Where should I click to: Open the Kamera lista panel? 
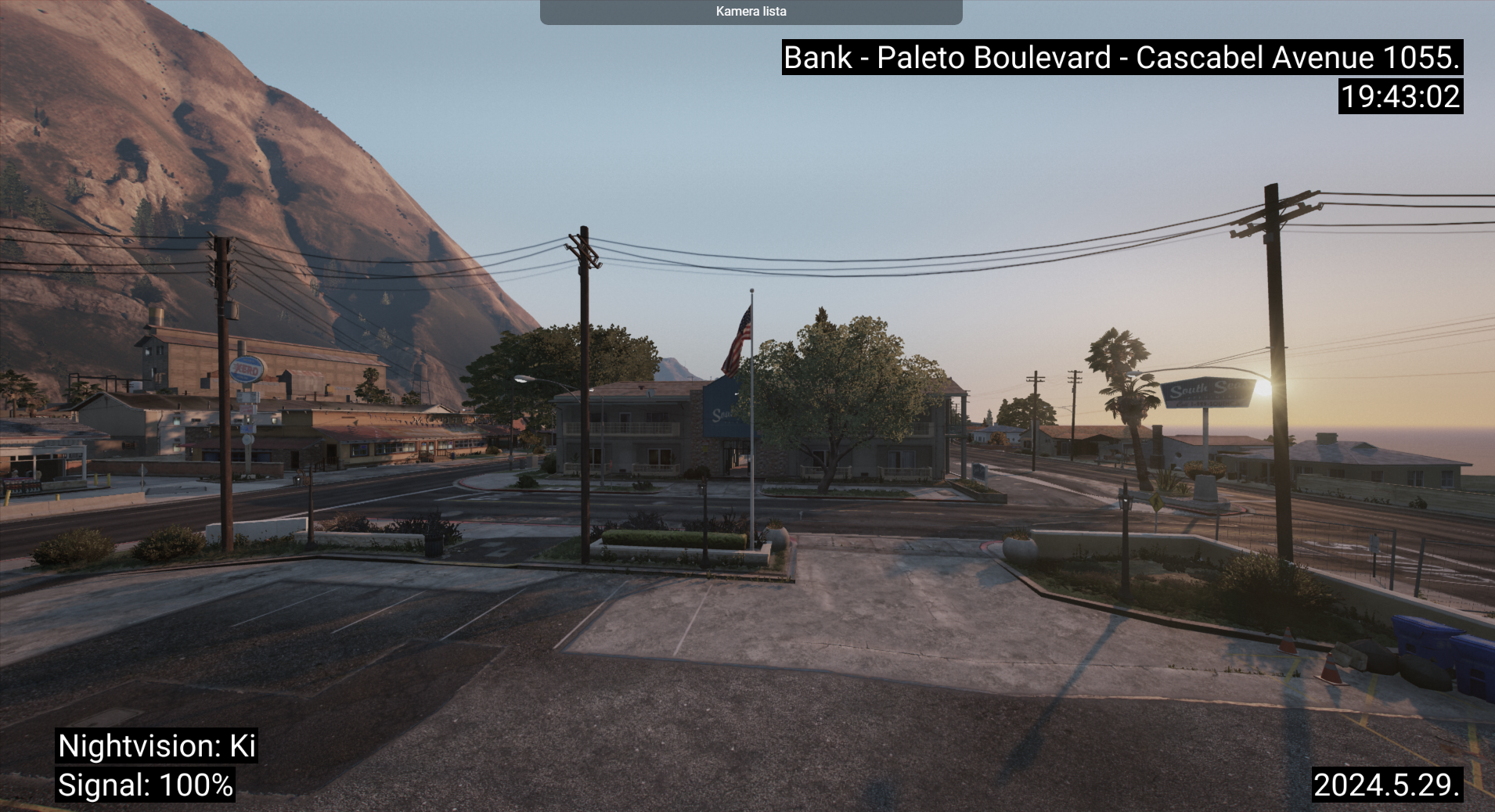(x=751, y=12)
